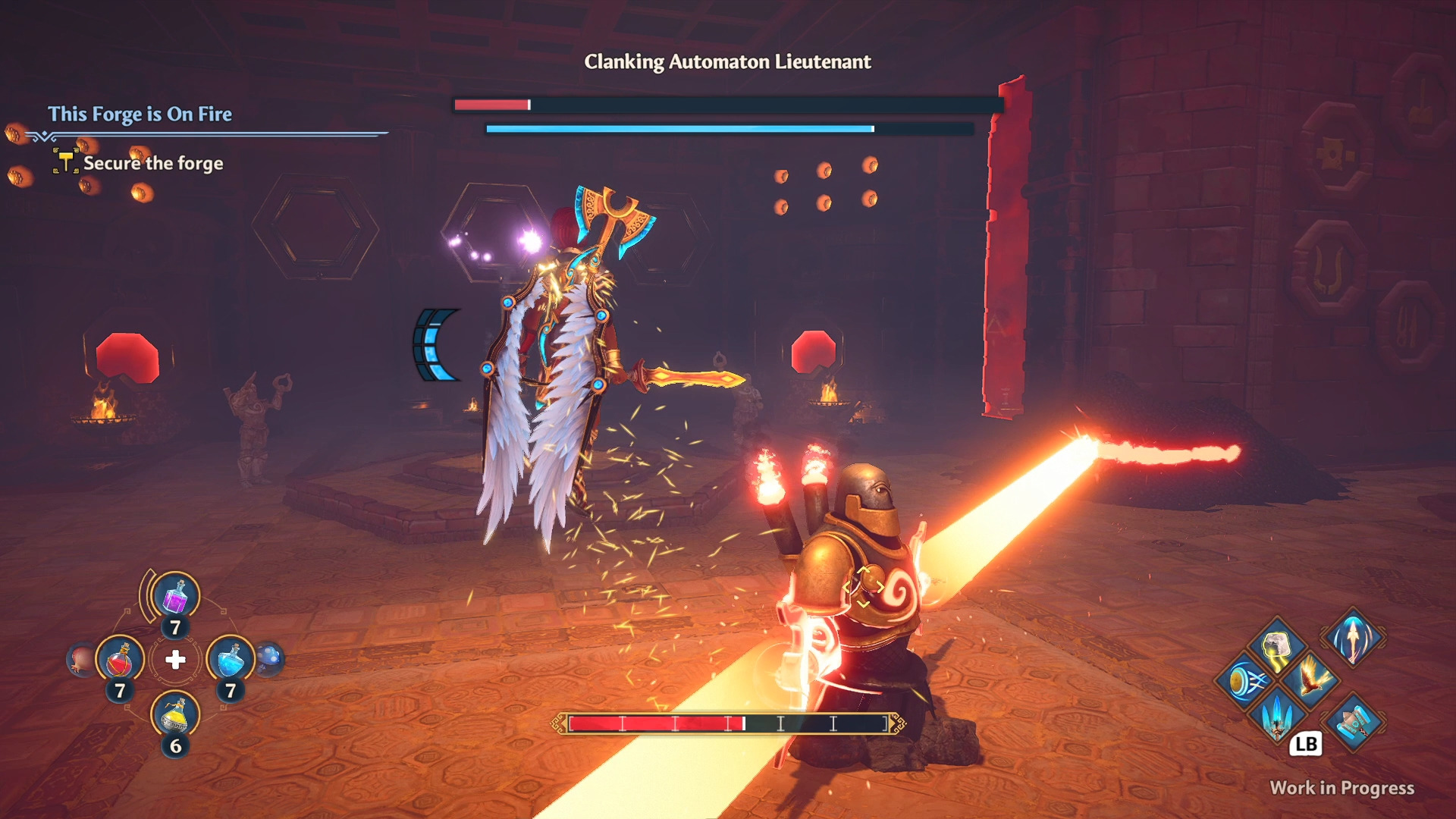Activate the rock-lifting strength ability
This screenshot has height=819, width=1456.
tap(1277, 647)
